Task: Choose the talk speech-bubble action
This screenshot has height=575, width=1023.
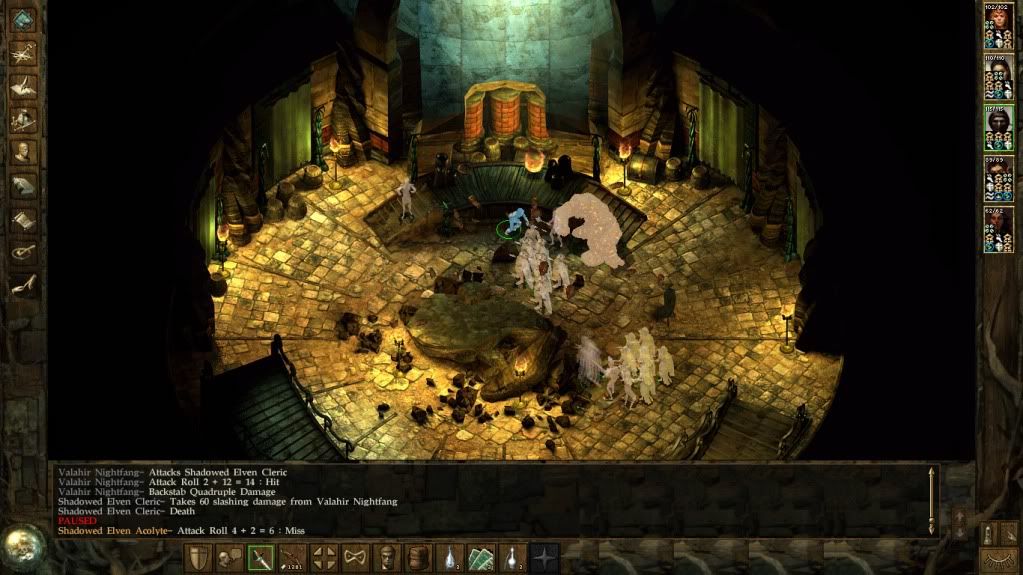Action: coord(229,558)
